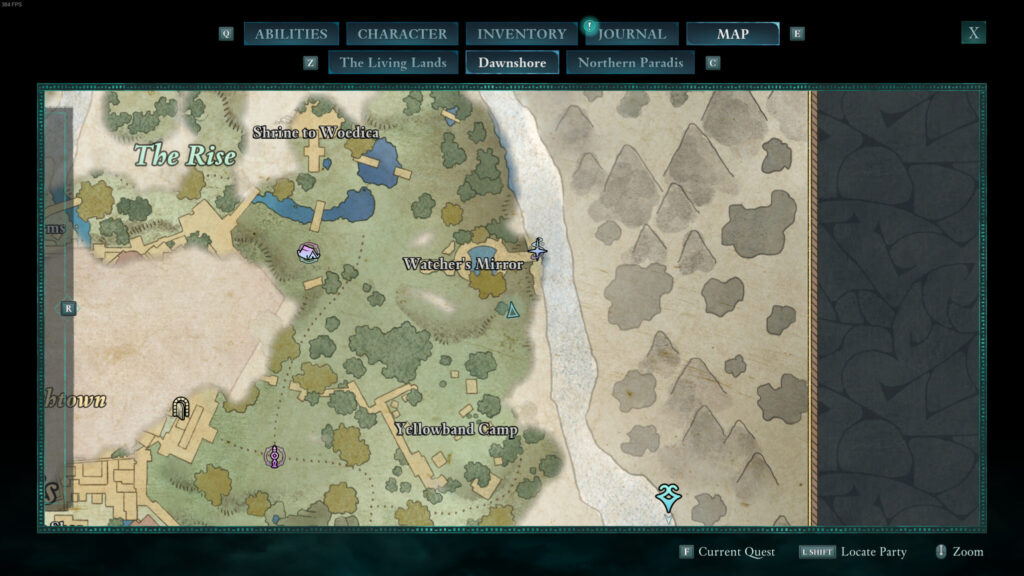Click the horseshoe-arch marker on the map
The width and height of the screenshot is (1024, 576).
coord(180,407)
